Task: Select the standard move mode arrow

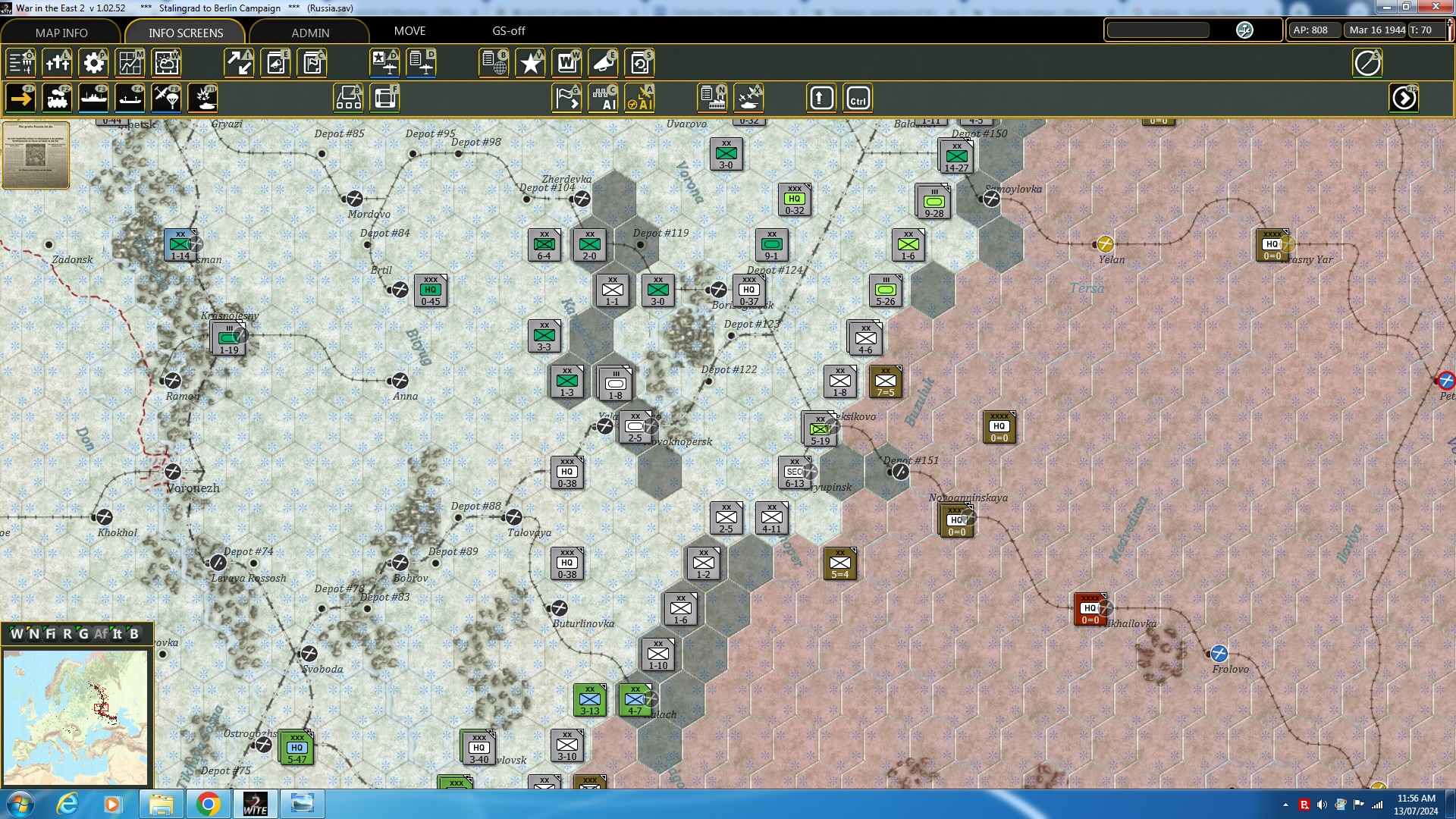Action: (x=20, y=98)
